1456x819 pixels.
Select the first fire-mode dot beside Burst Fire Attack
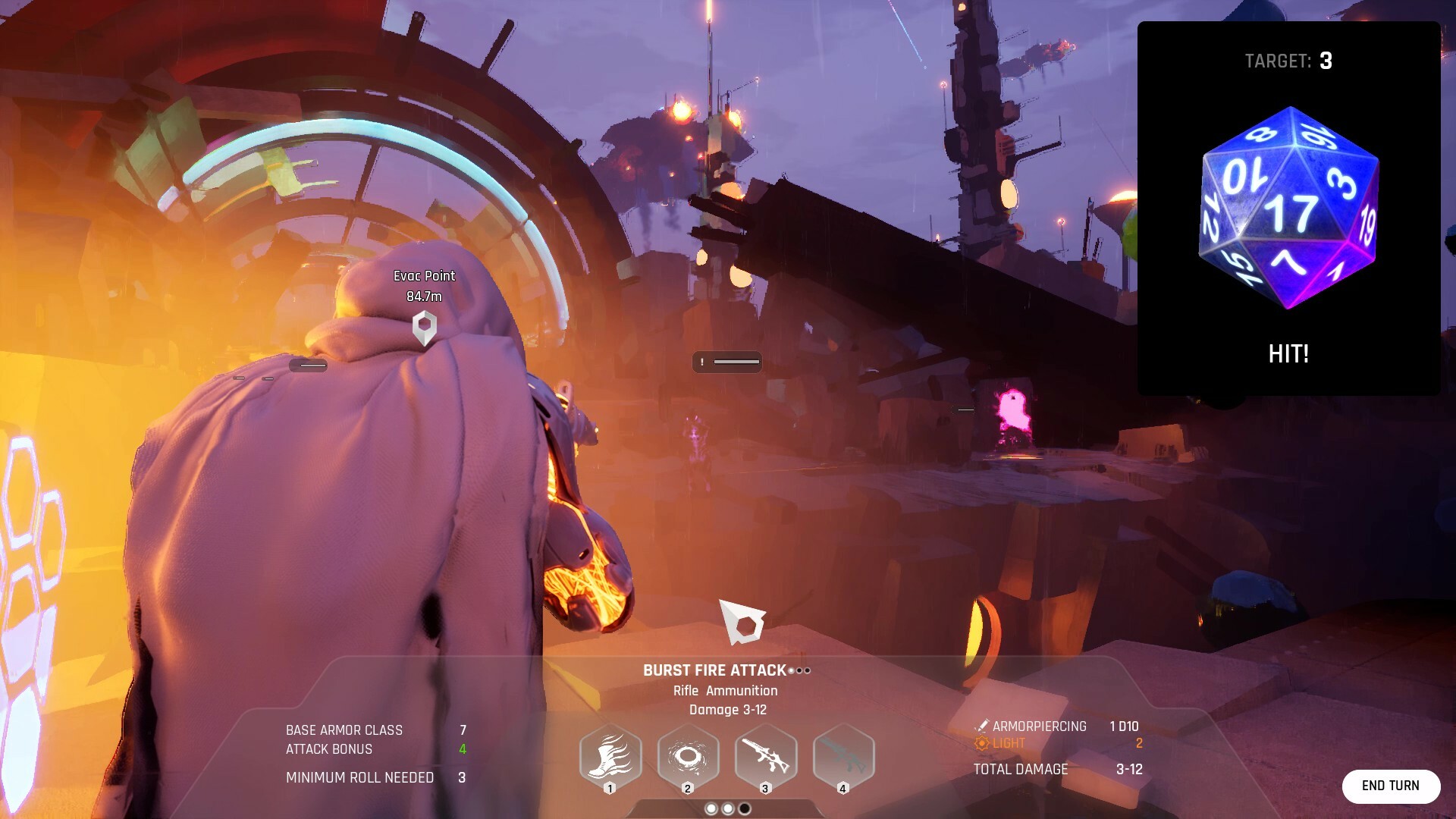pyautogui.click(x=791, y=671)
